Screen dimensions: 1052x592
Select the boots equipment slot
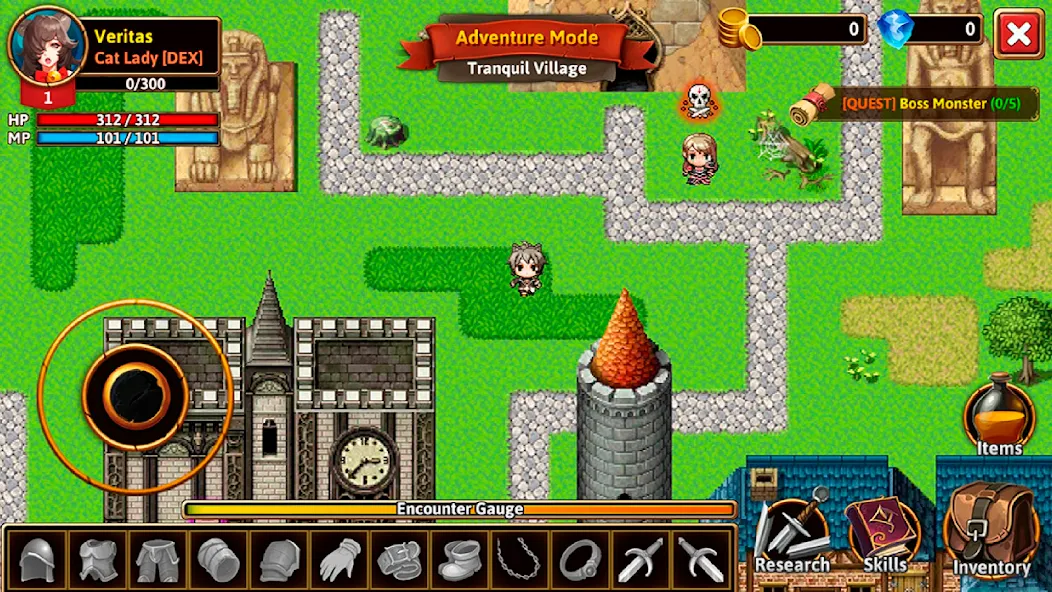[x=460, y=558]
